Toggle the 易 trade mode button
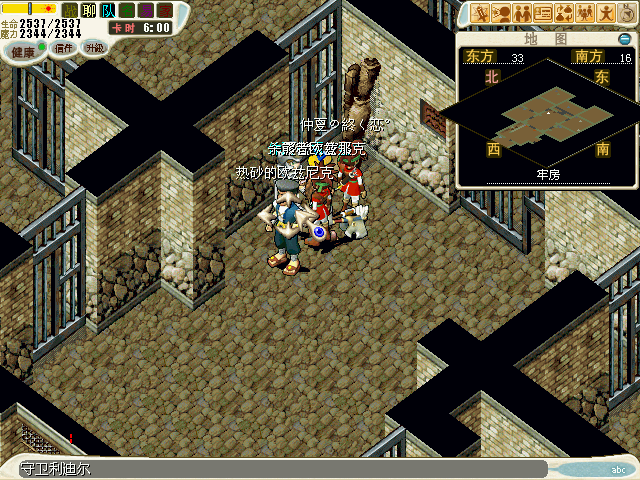The image size is (640, 480). click(146, 11)
